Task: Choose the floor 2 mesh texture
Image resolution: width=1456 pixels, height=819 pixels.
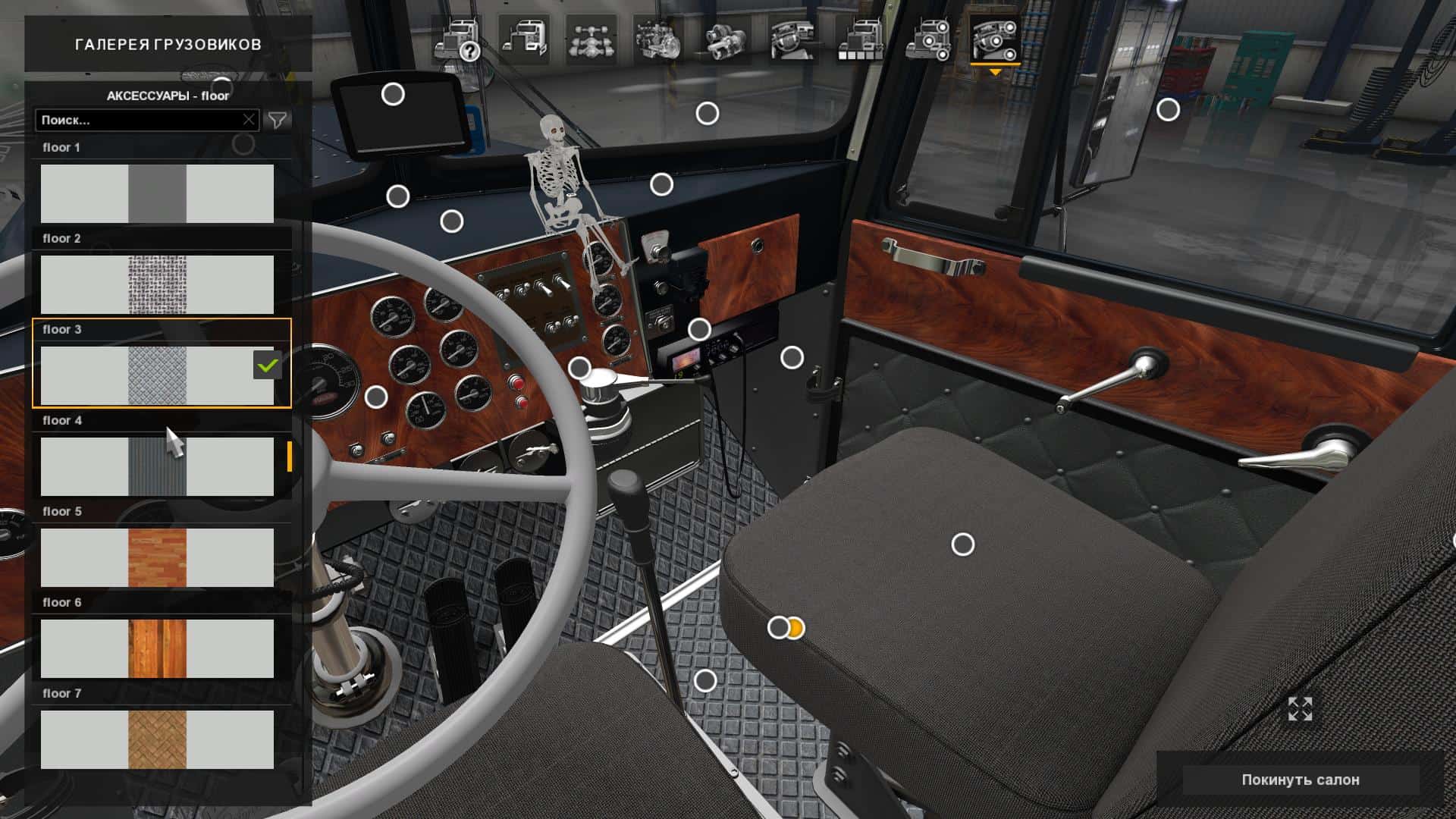Action: click(157, 284)
